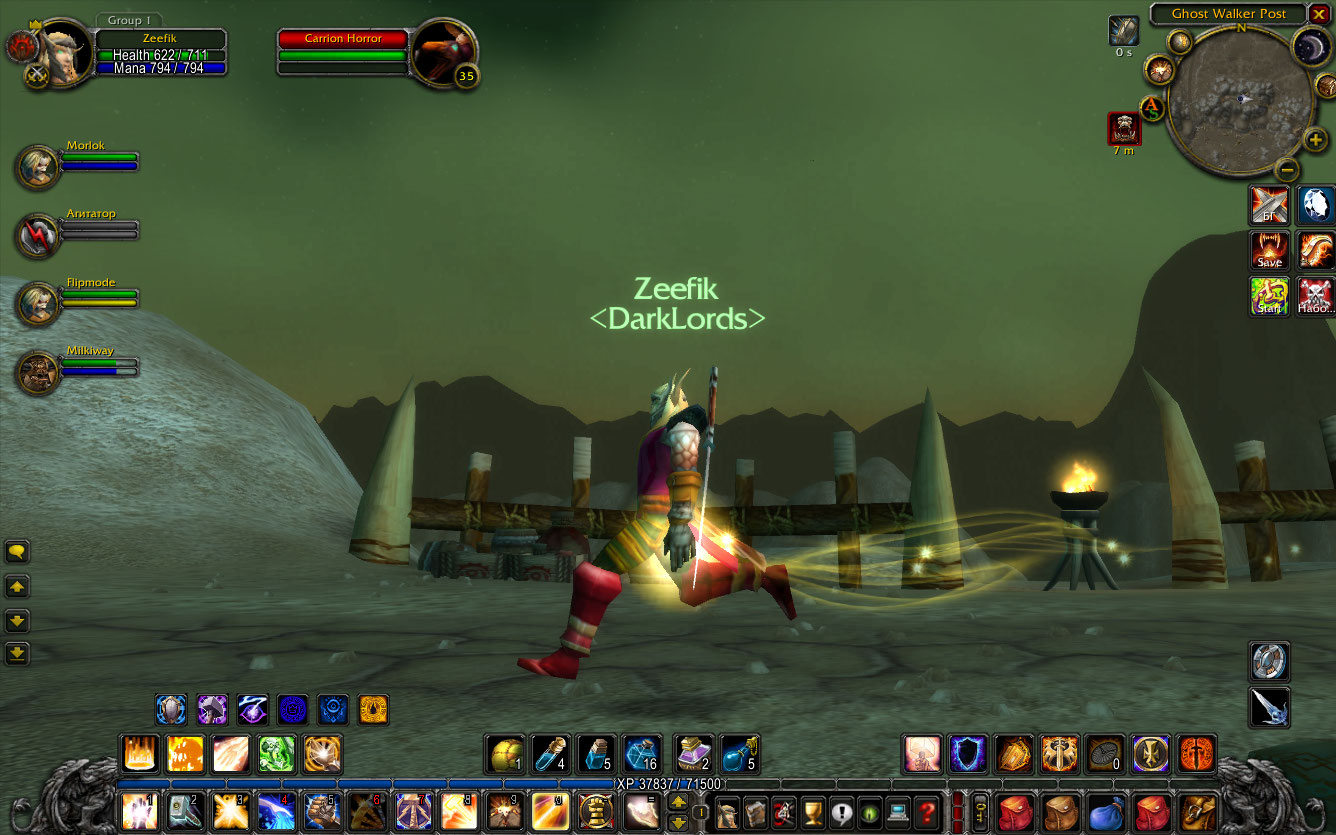Zoom in the minimap with plus button
1336x835 pixels.
[x=1316, y=140]
